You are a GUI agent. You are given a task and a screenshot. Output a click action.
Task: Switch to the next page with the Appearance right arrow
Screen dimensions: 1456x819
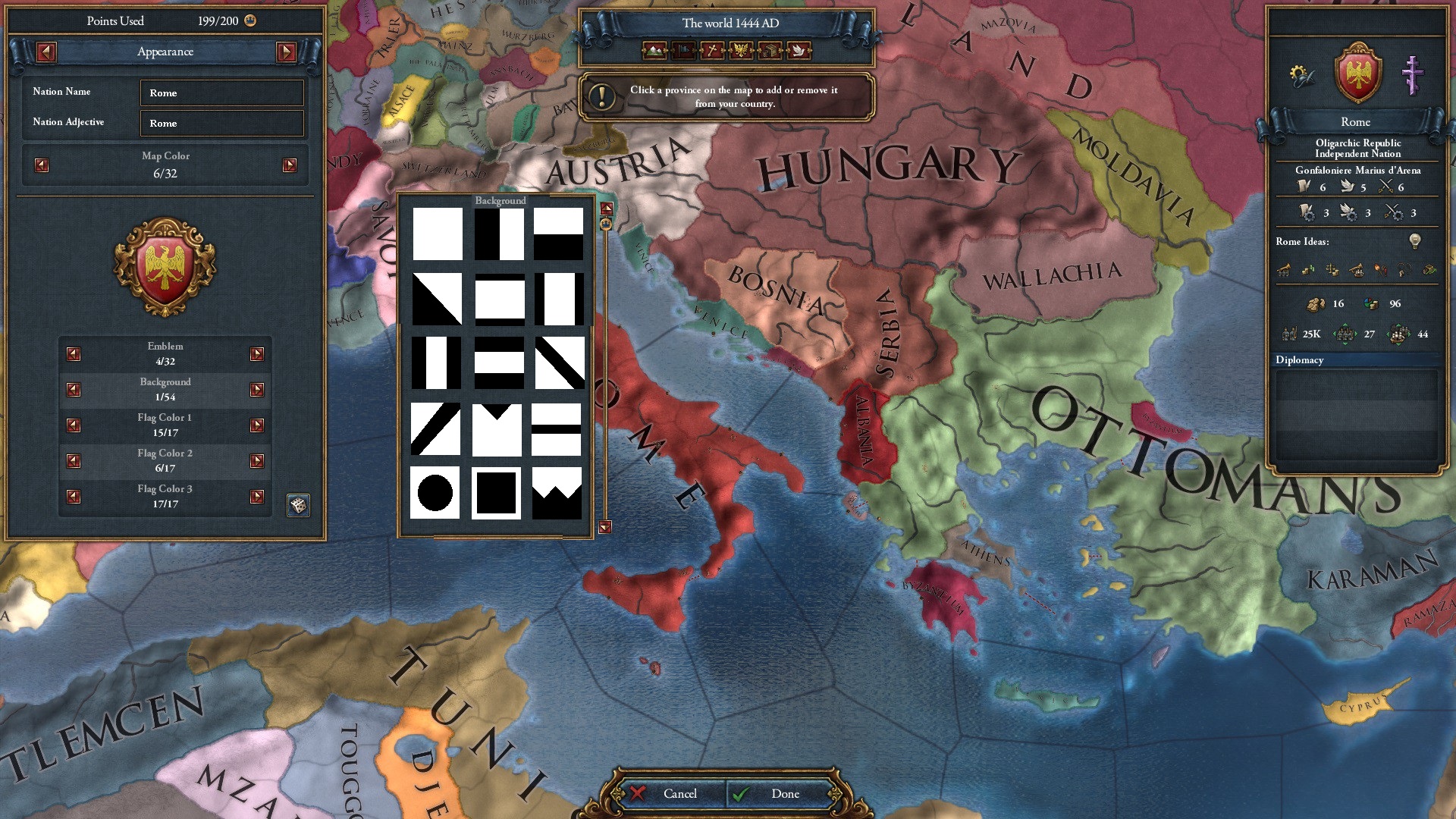click(x=286, y=52)
